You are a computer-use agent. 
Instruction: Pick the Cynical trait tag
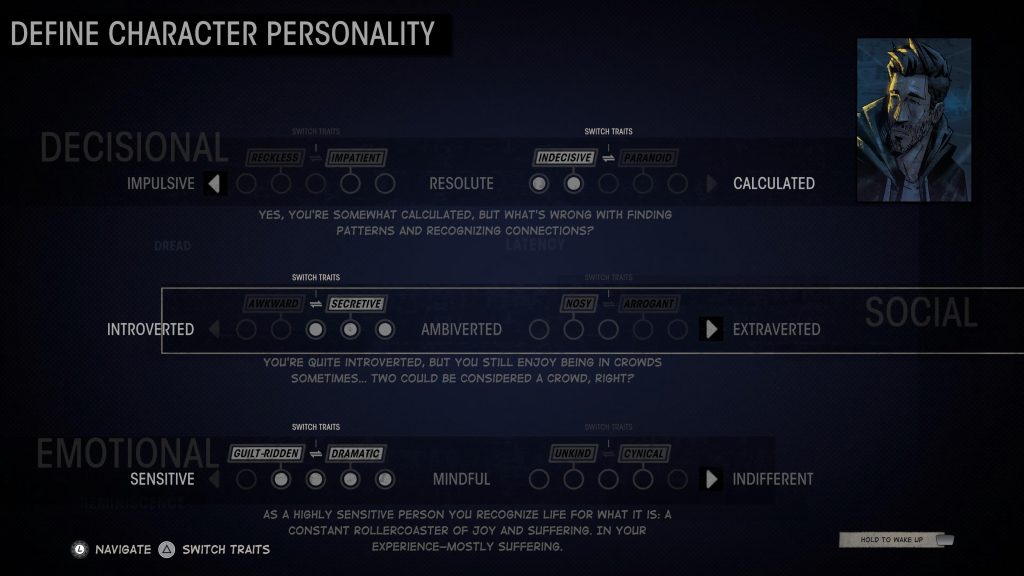(x=643, y=453)
